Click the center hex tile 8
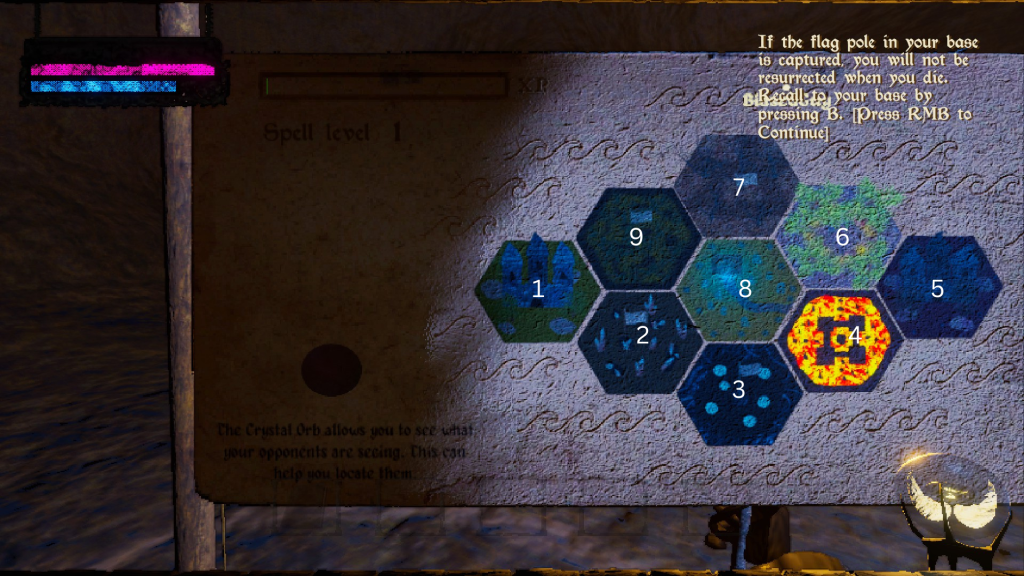Screen dimensions: 1024x576 [740, 289]
